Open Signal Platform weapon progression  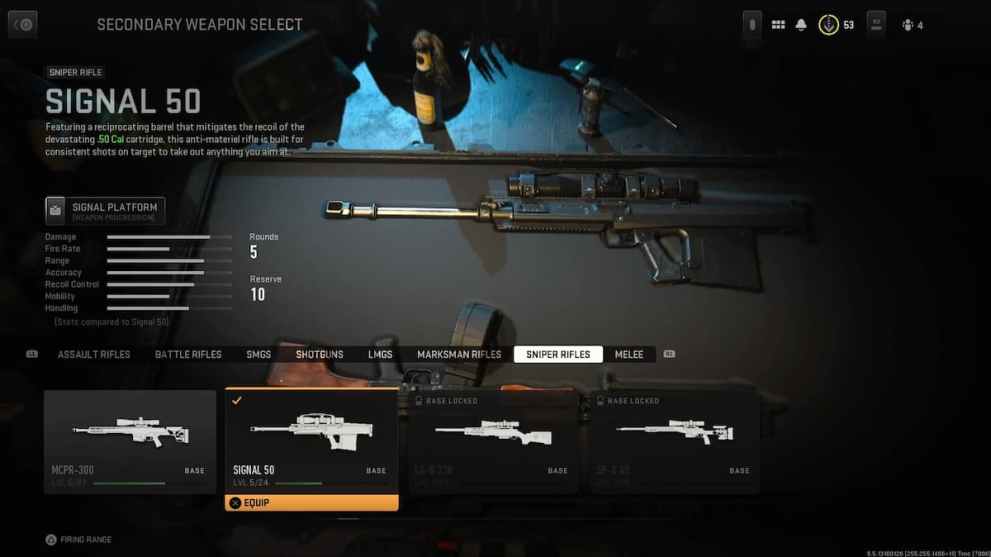point(105,210)
